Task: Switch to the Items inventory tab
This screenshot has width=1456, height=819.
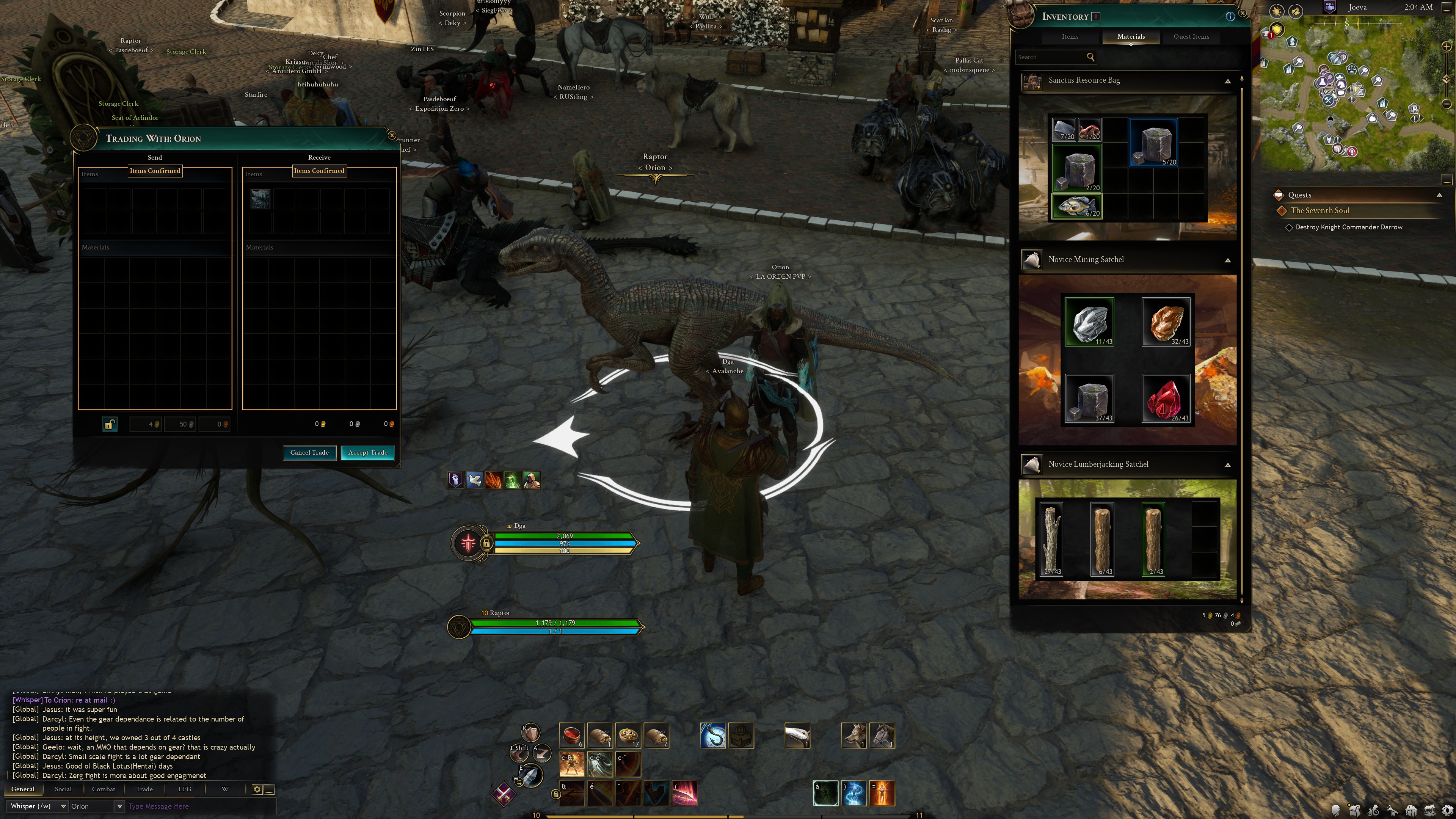Action: point(1069,36)
